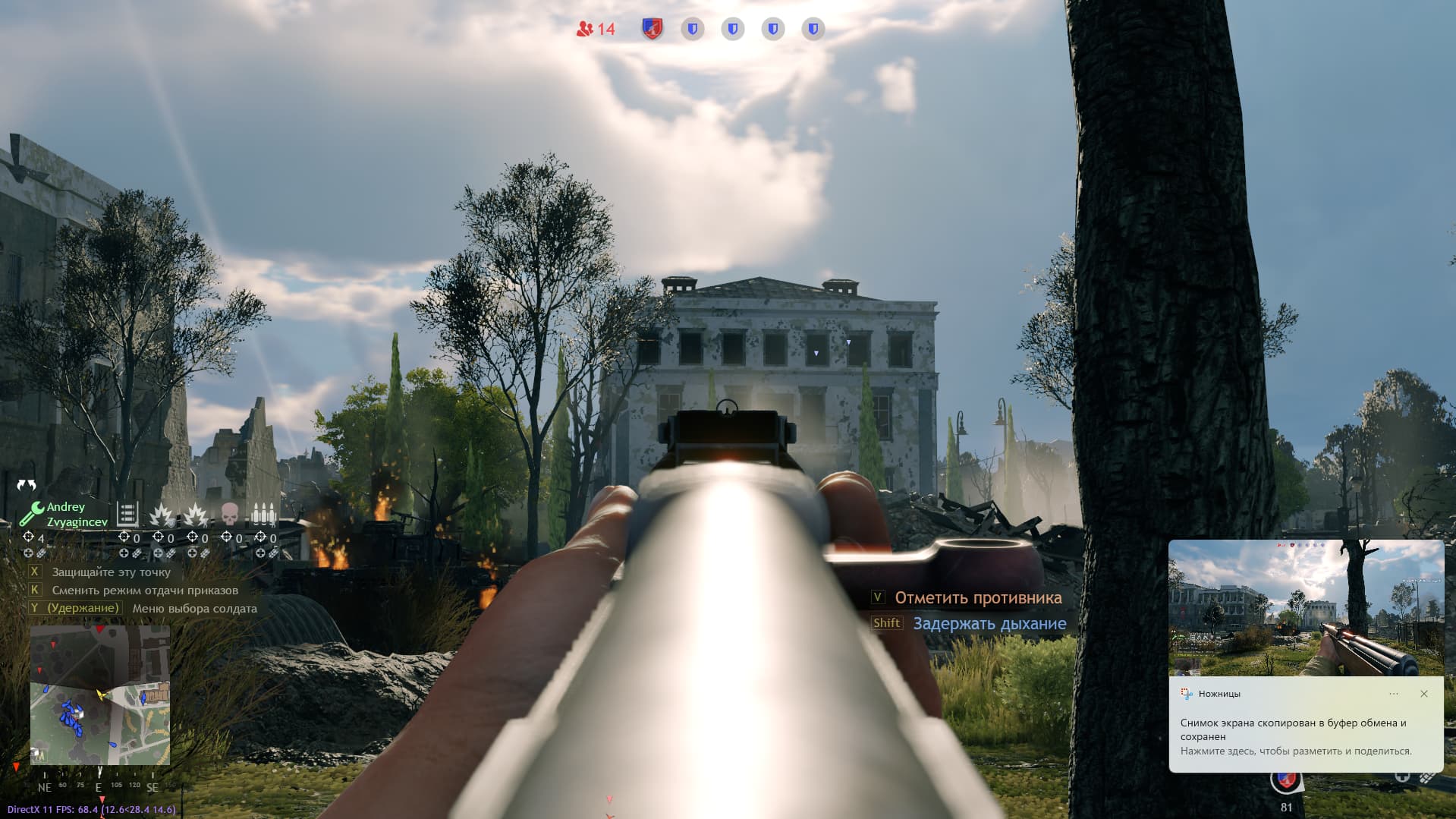Select the contested red-blue objective shield icon

[x=652, y=29]
